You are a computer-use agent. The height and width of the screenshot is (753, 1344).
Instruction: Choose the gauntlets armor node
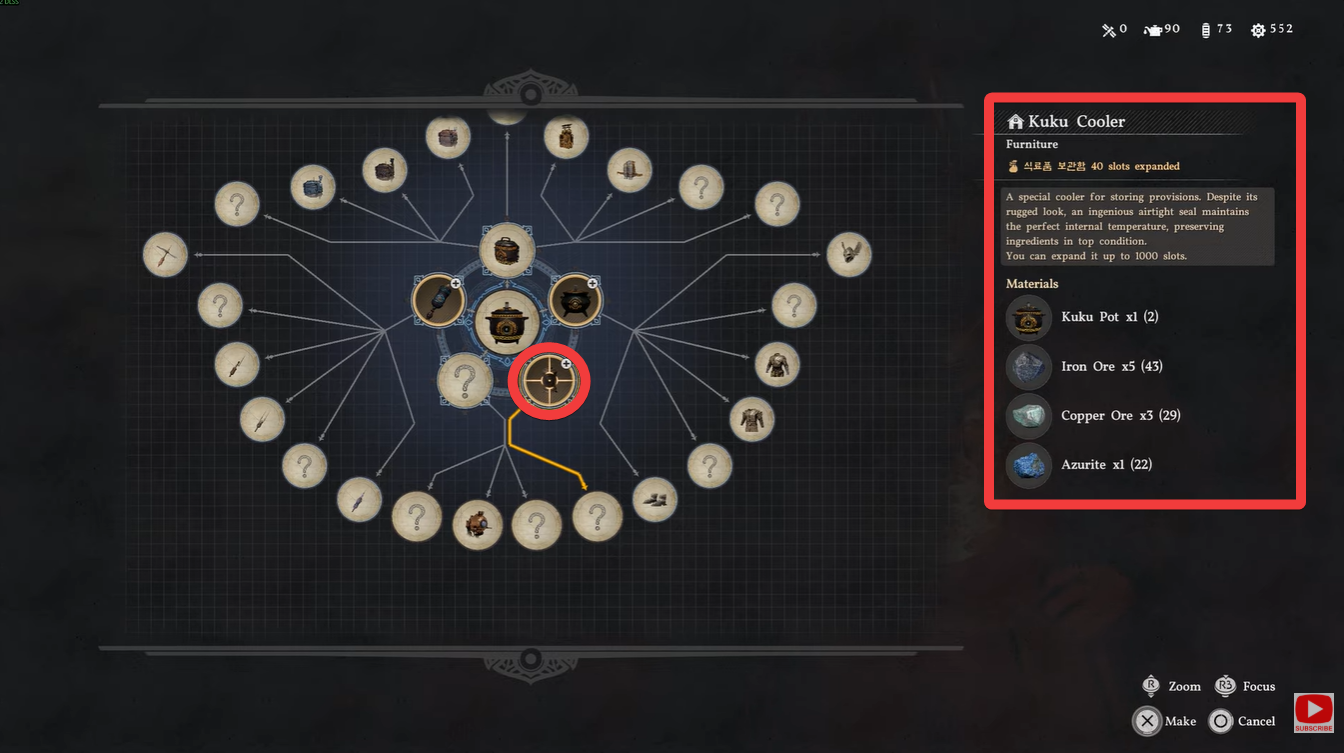click(x=849, y=255)
